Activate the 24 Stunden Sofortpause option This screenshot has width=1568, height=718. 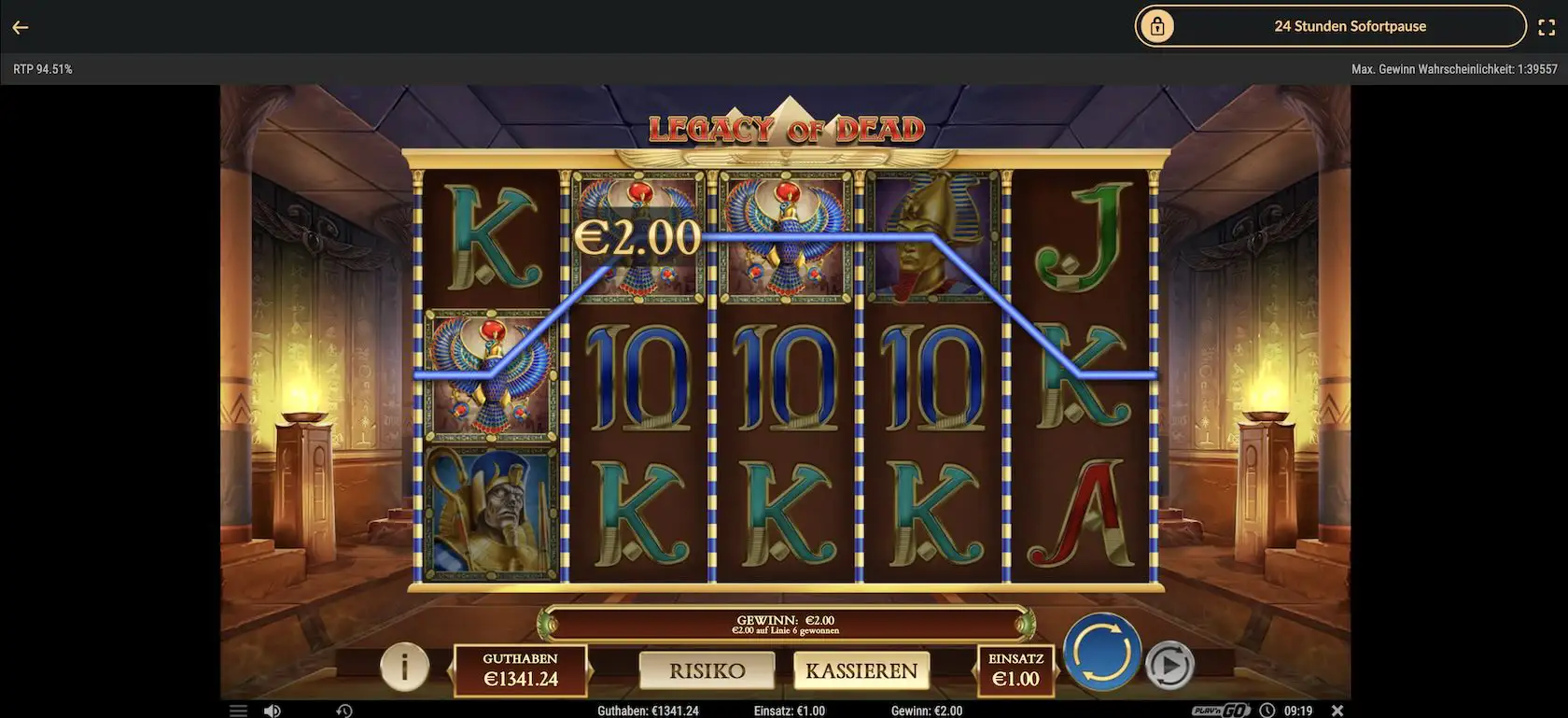1351,25
